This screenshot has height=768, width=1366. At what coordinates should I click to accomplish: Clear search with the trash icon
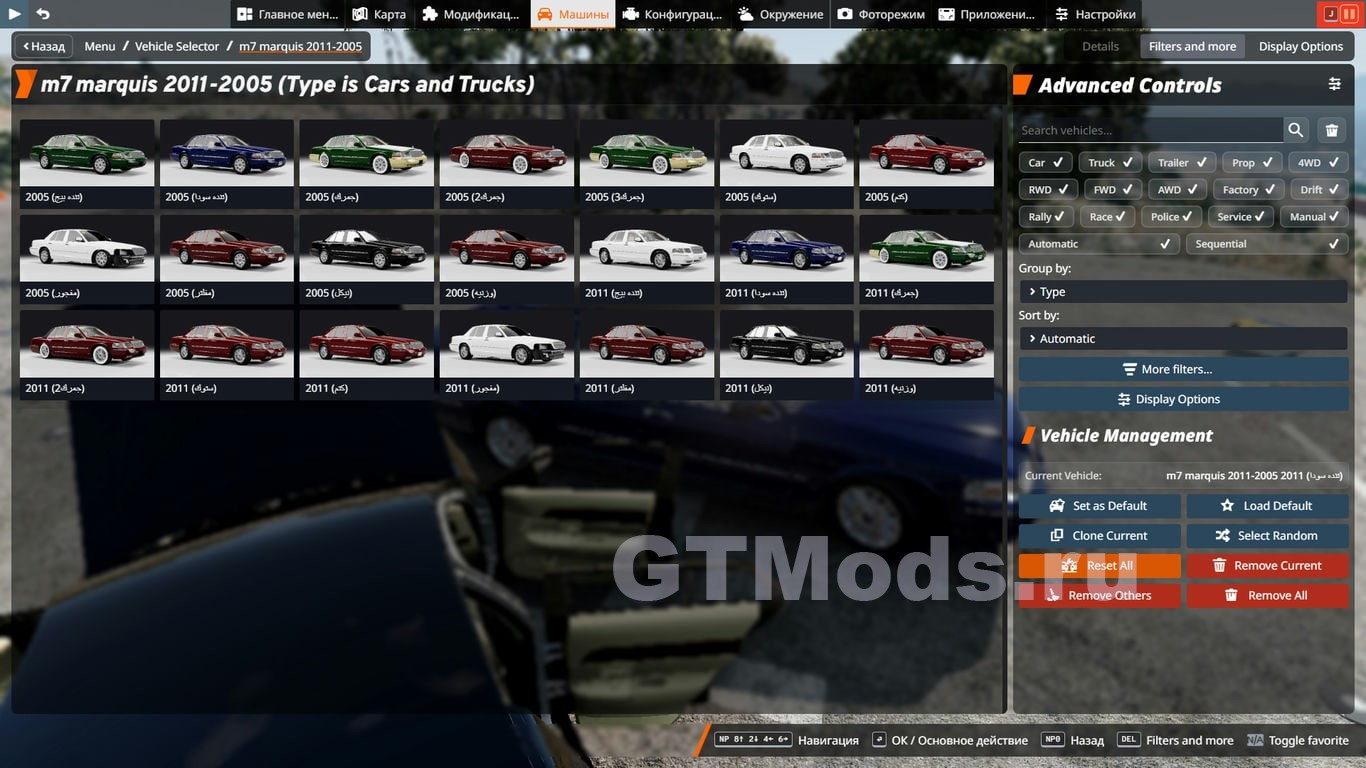click(1332, 130)
